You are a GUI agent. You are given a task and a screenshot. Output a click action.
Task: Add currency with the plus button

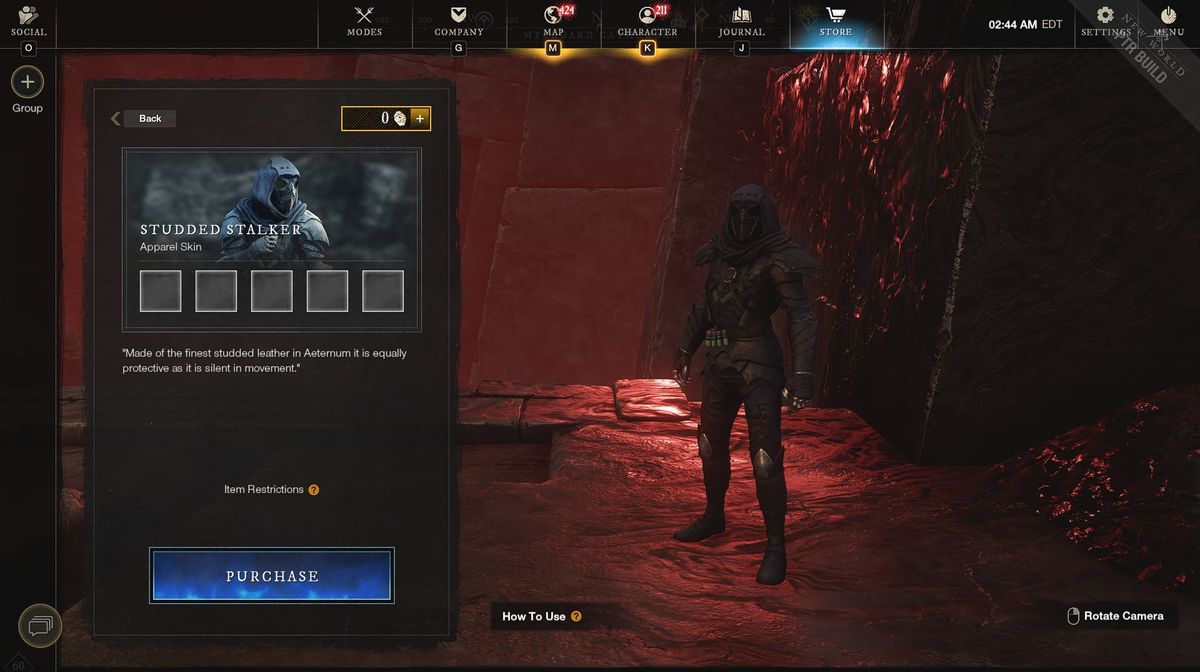[x=420, y=118]
